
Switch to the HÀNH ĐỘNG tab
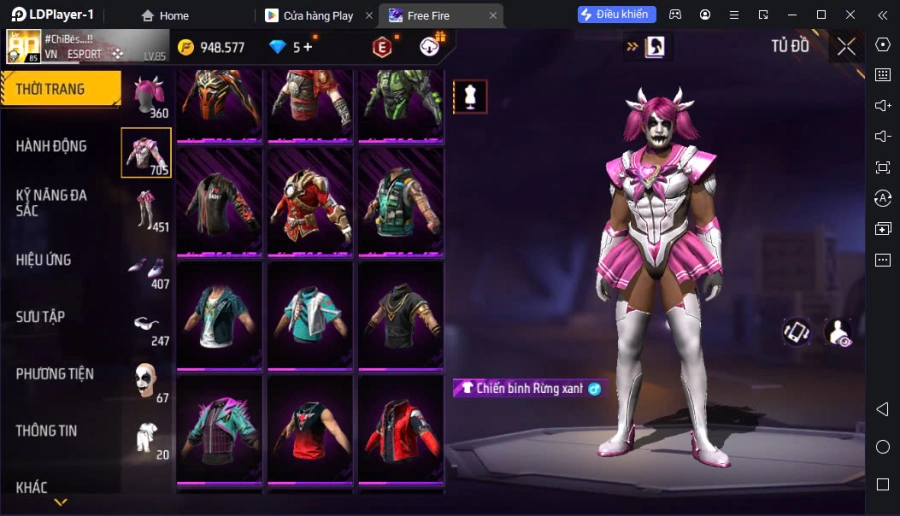coord(52,146)
